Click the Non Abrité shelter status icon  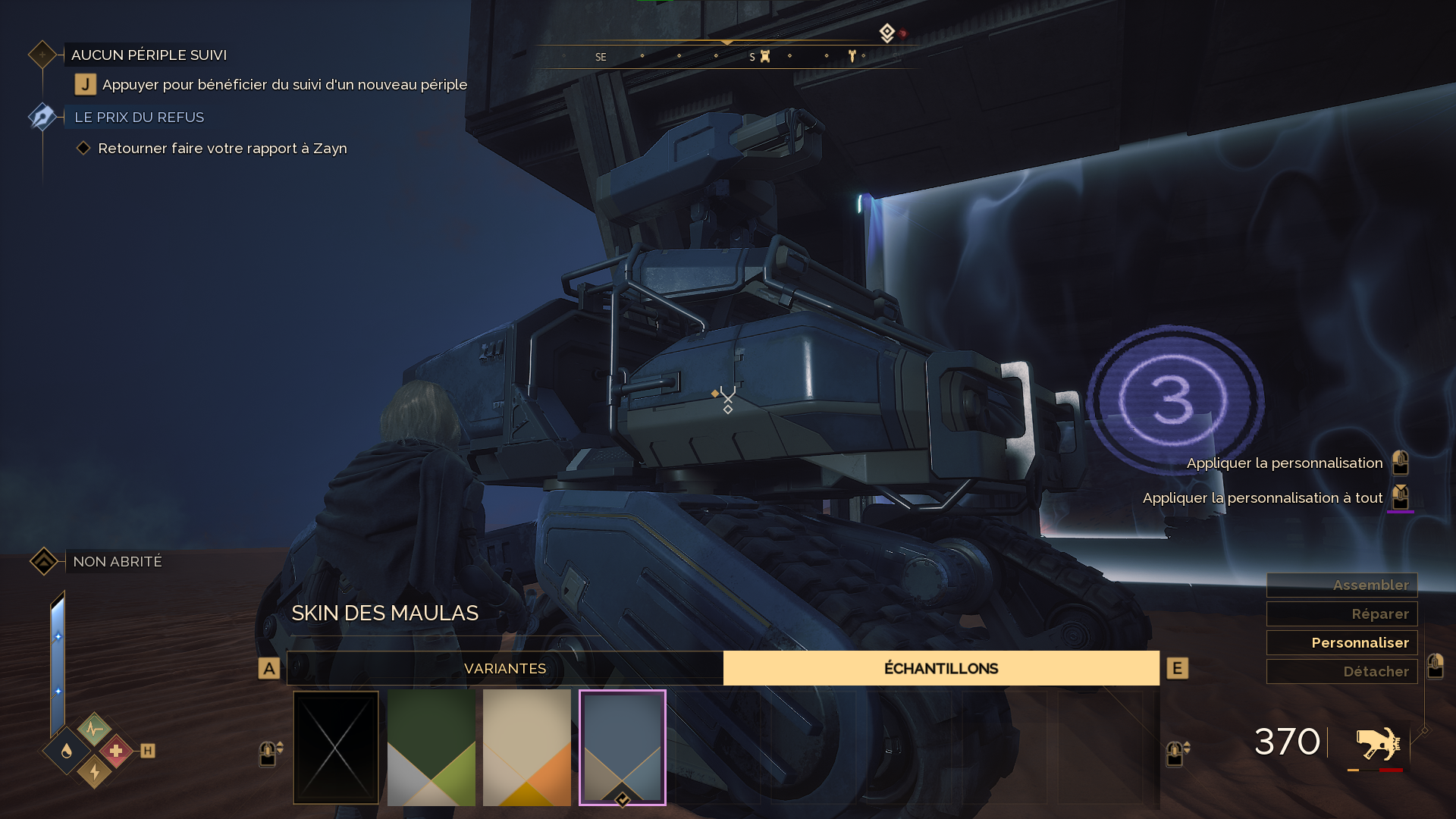44,561
